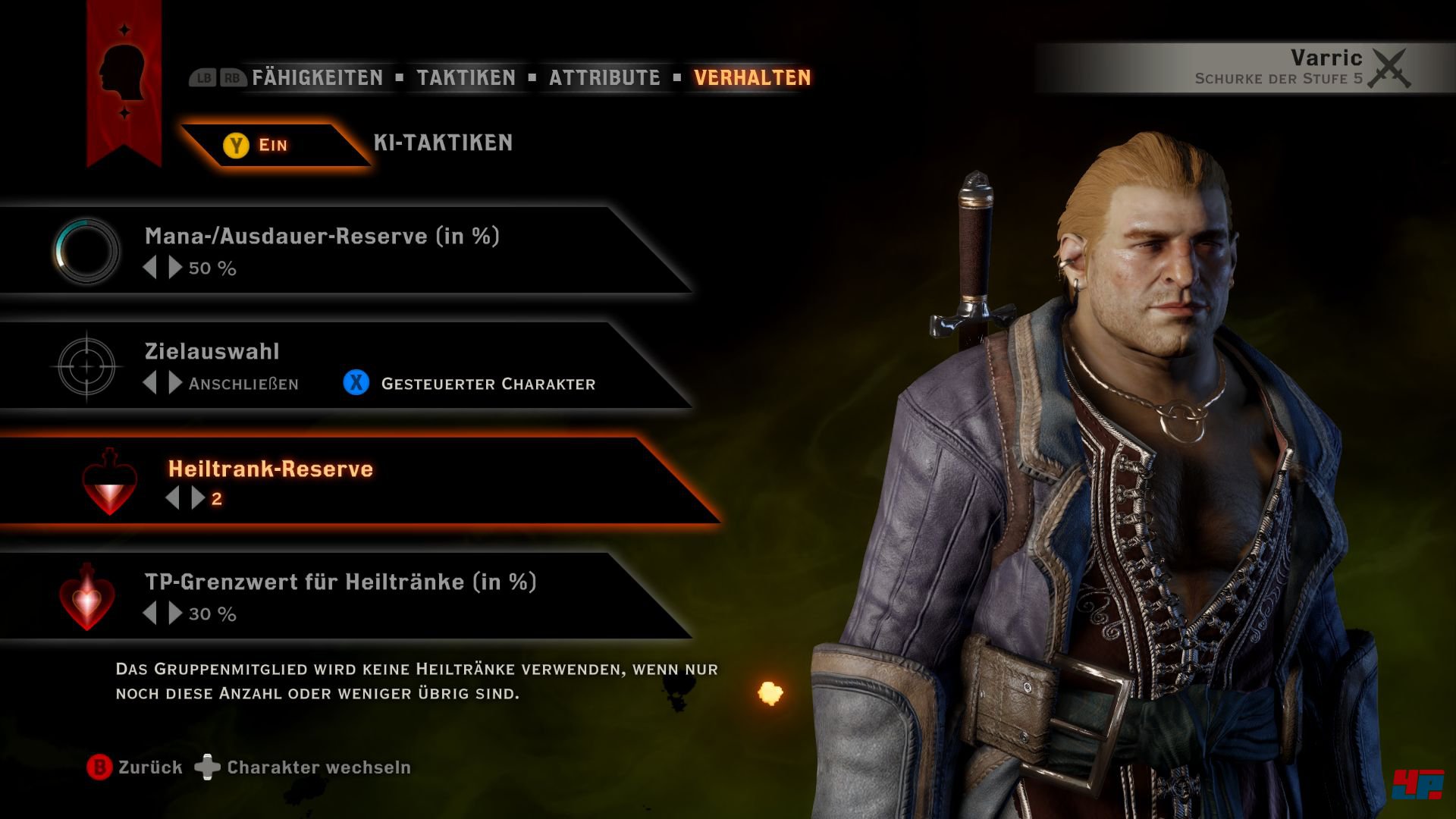Image resolution: width=1456 pixels, height=819 pixels.
Task: Open the Taktiken tab
Action: [466, 77]
